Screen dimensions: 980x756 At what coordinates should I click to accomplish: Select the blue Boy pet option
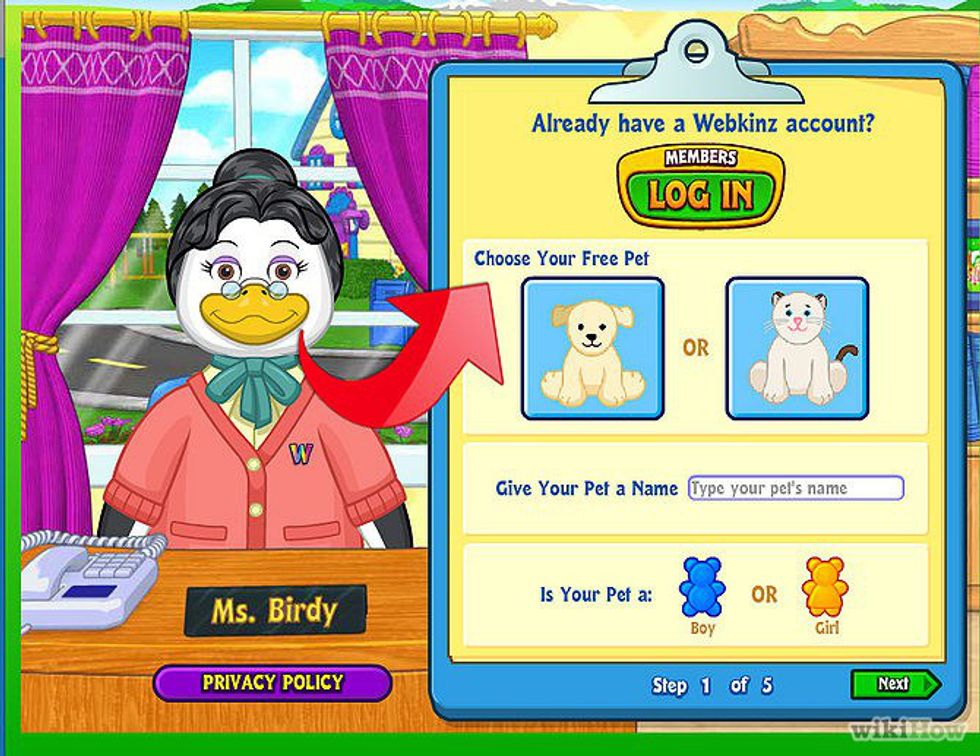[702, 588]
